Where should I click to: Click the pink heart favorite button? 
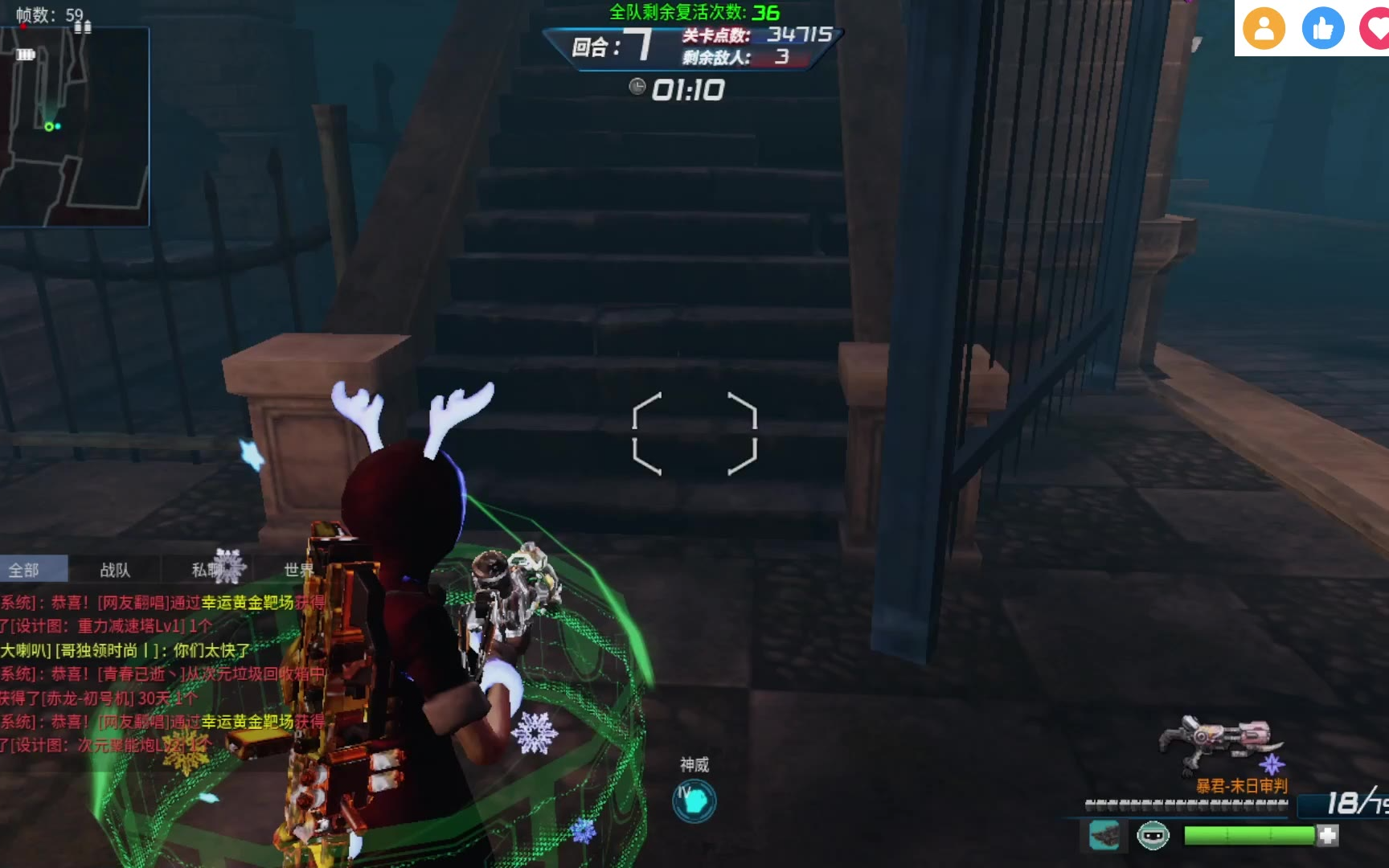[1376, 28]
